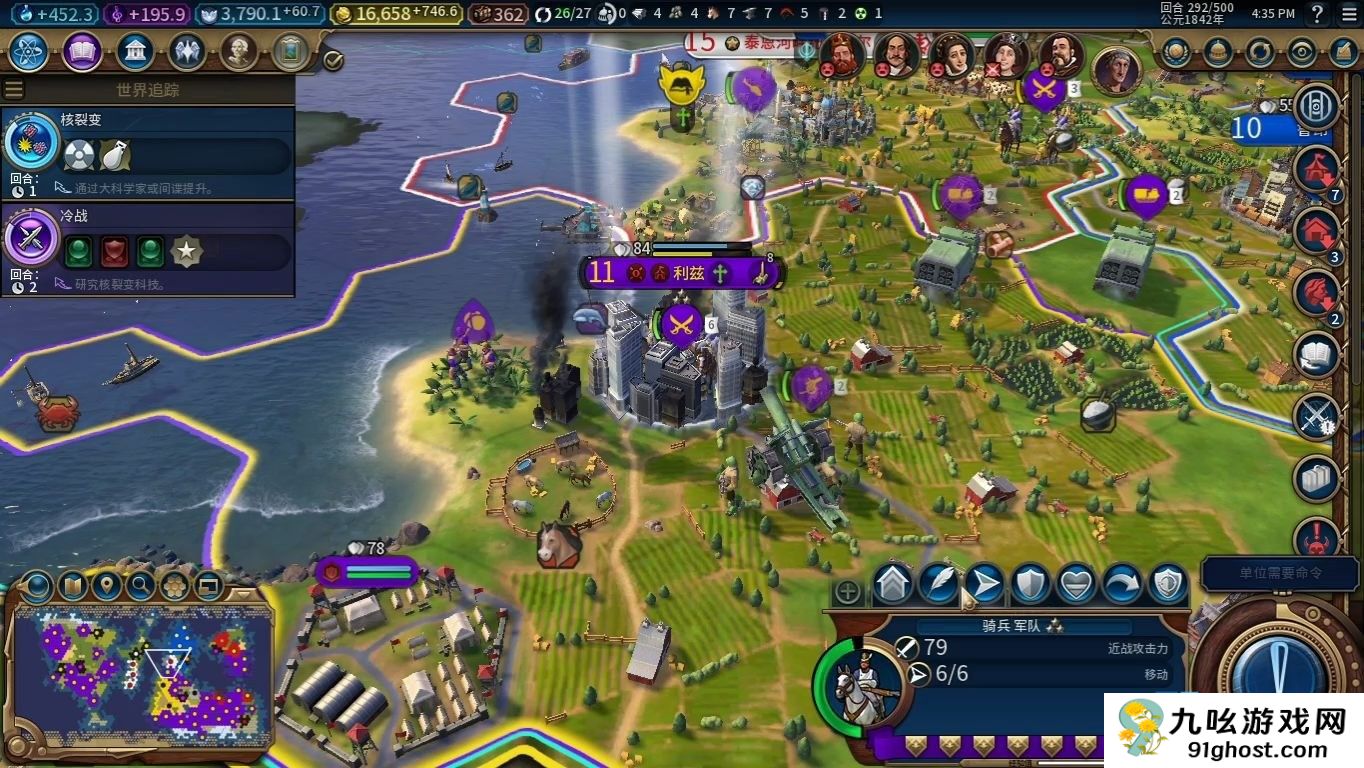Heal the unit with heart action
Screen dimensions: 1364x768
1076,584
